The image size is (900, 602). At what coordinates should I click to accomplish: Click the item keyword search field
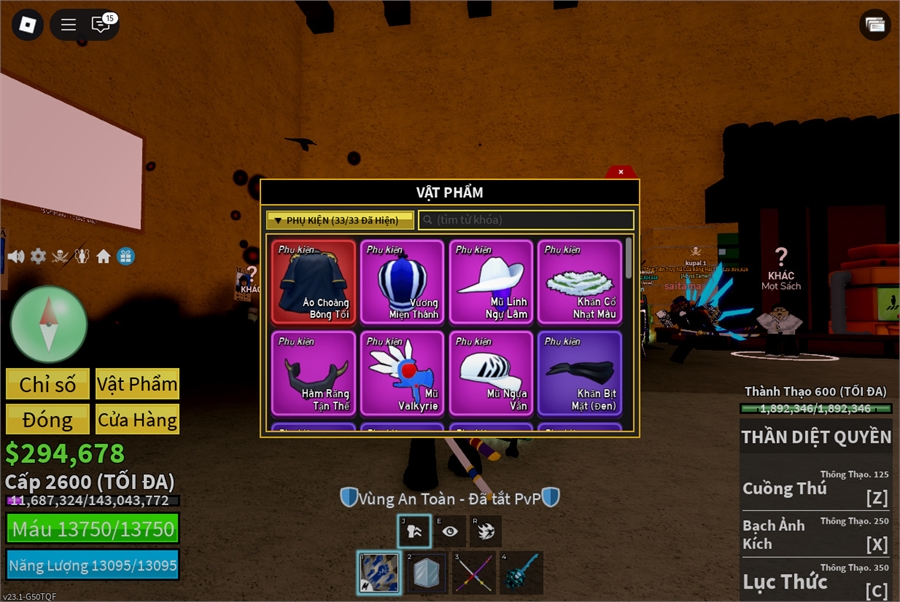(527, 220)
